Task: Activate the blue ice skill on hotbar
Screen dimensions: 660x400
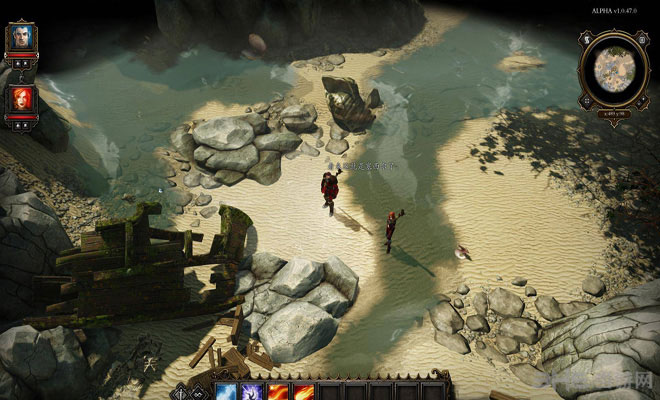Action: point(227,390)
